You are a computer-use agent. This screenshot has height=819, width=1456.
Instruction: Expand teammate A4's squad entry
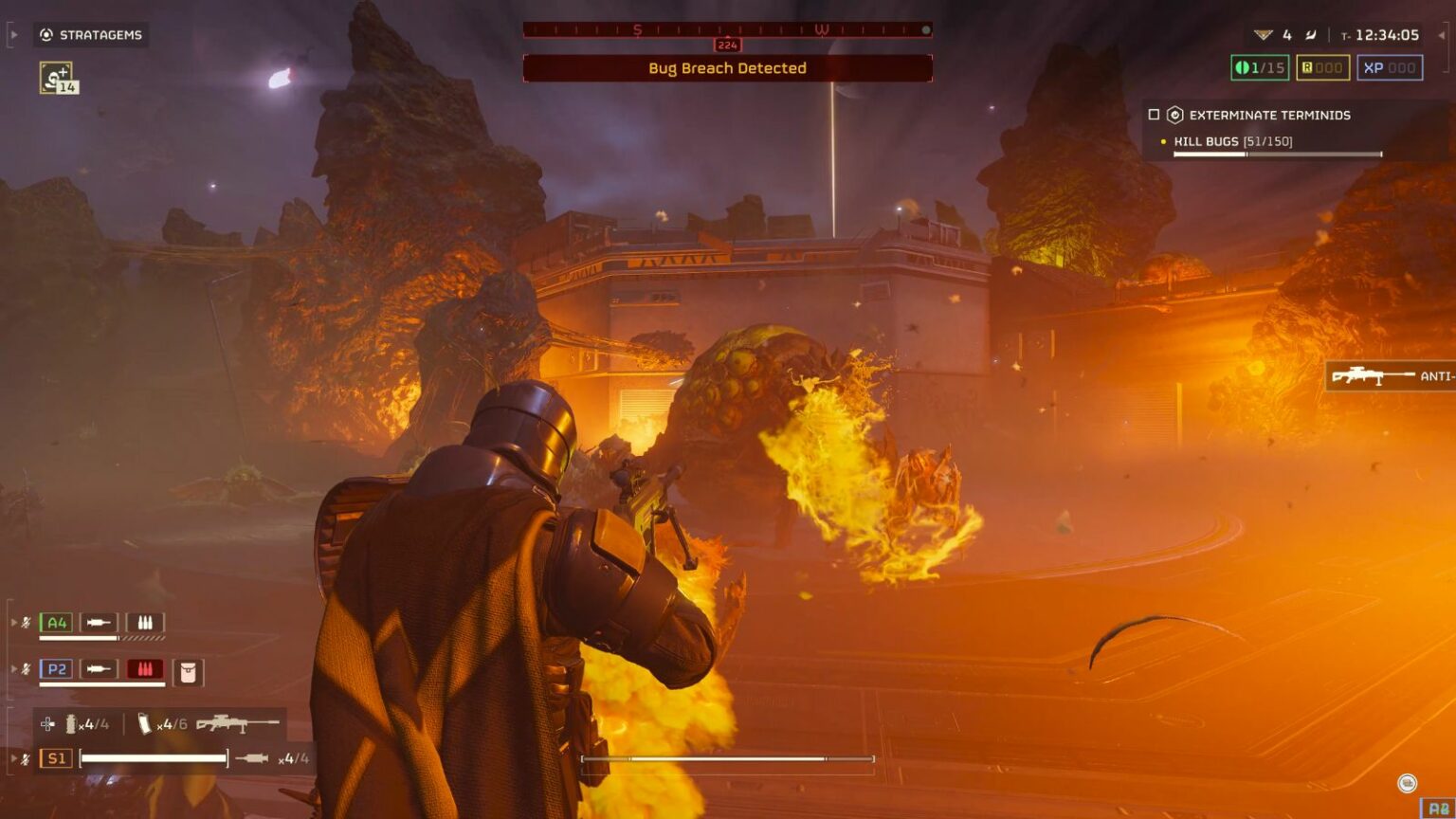tap(13, 622)
